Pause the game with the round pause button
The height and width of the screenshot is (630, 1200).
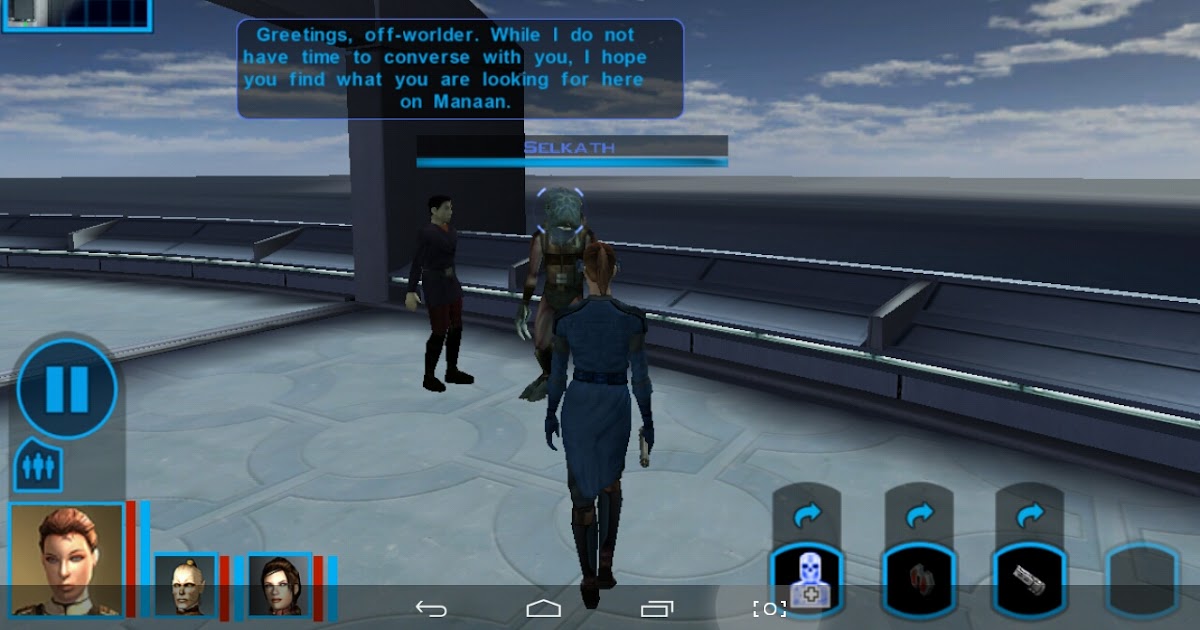coord(67,389)
